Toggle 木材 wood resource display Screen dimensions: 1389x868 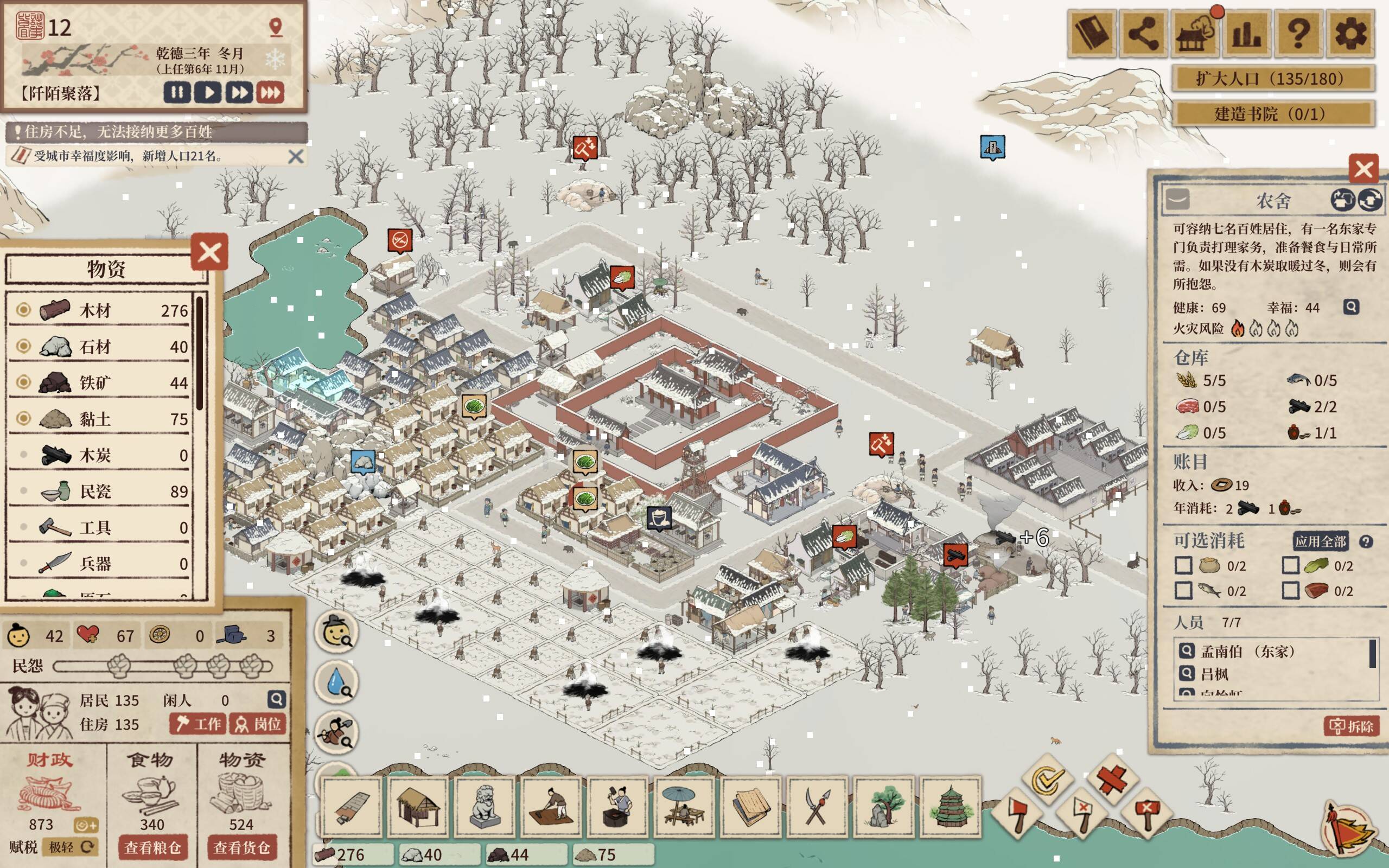(x=23, y=310)
